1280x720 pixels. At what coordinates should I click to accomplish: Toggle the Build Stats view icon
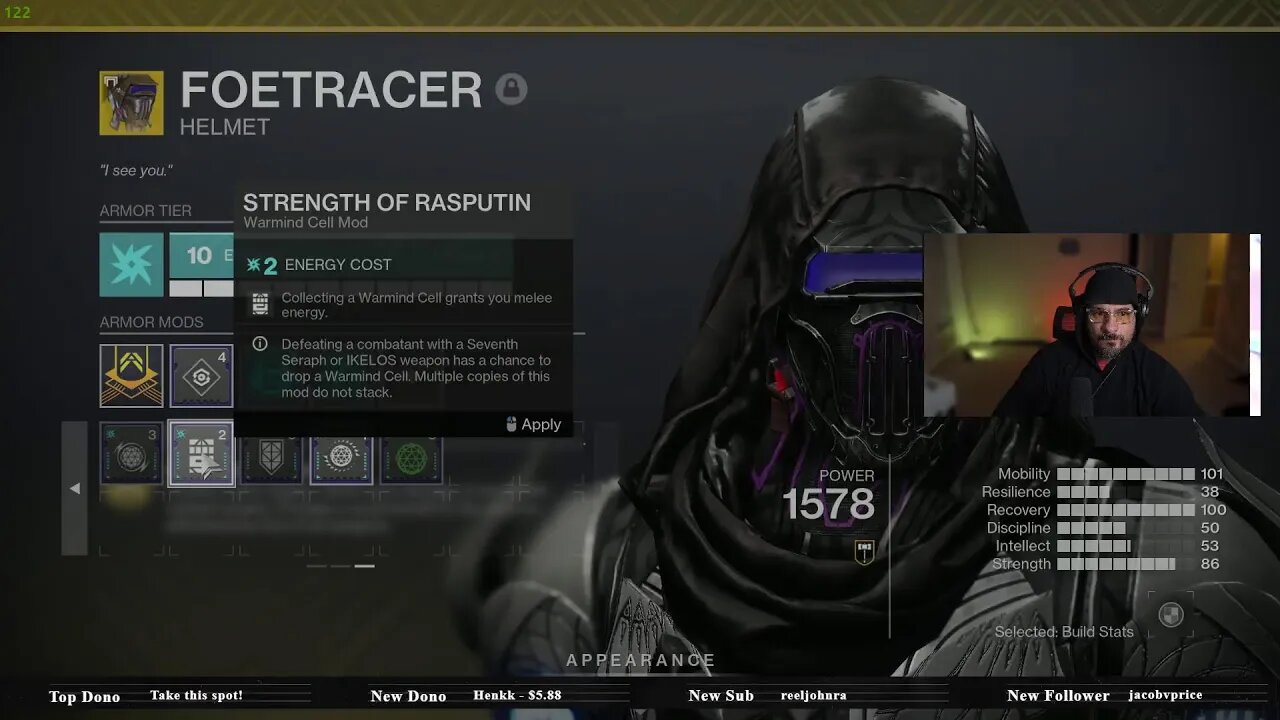click(x=1170, y=615)
